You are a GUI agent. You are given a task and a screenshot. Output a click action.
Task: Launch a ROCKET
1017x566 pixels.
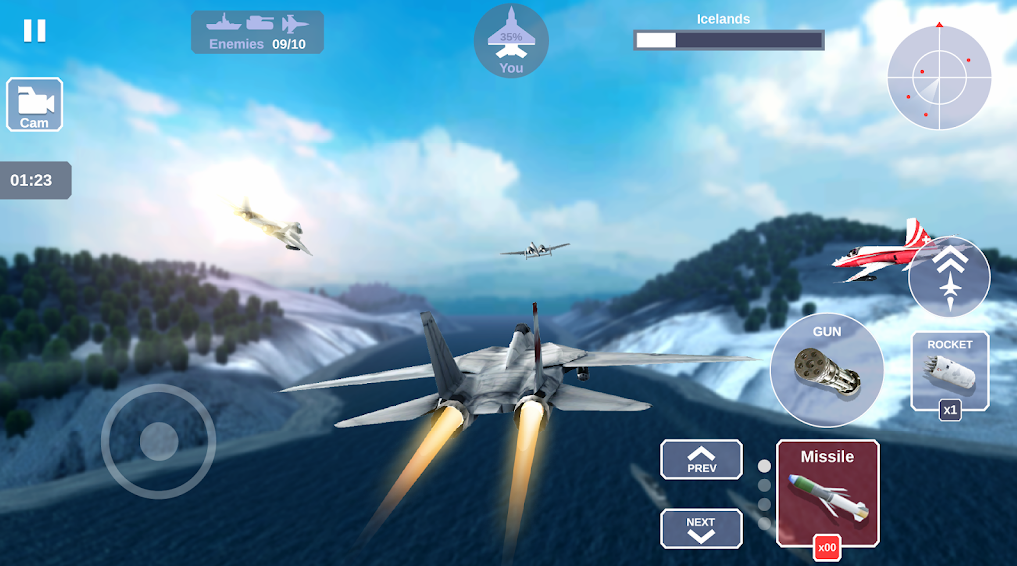[949, 372]
